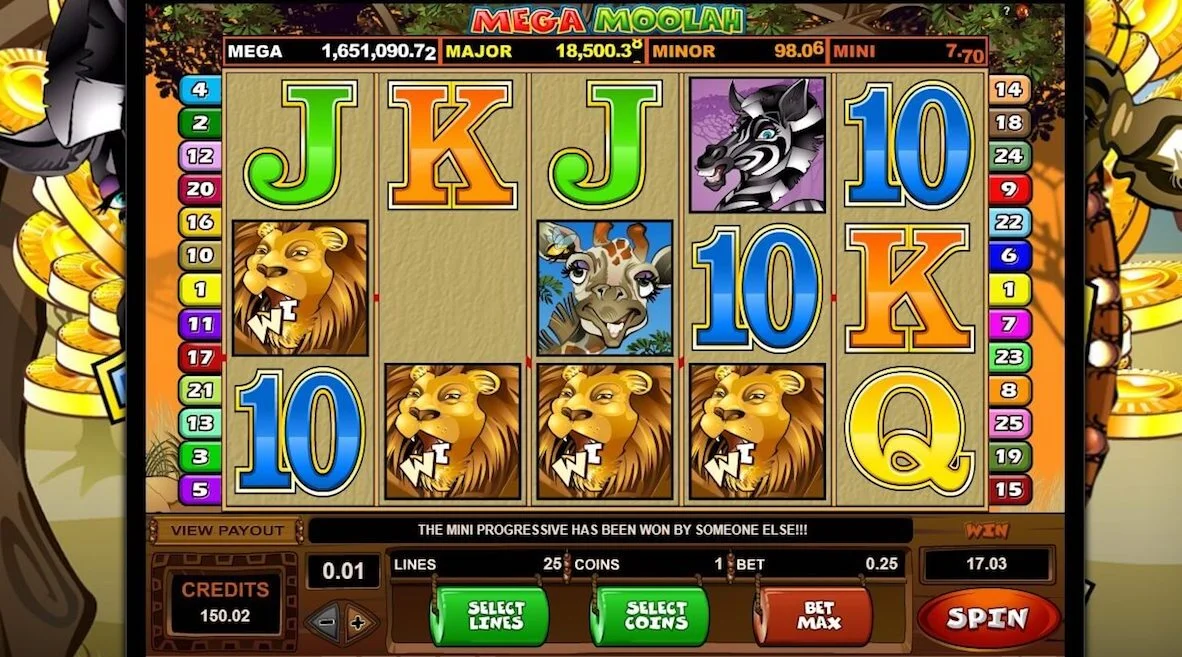Click payline number 15 indicator
The image size is (1182, 657).
(x=1009, y=490)
